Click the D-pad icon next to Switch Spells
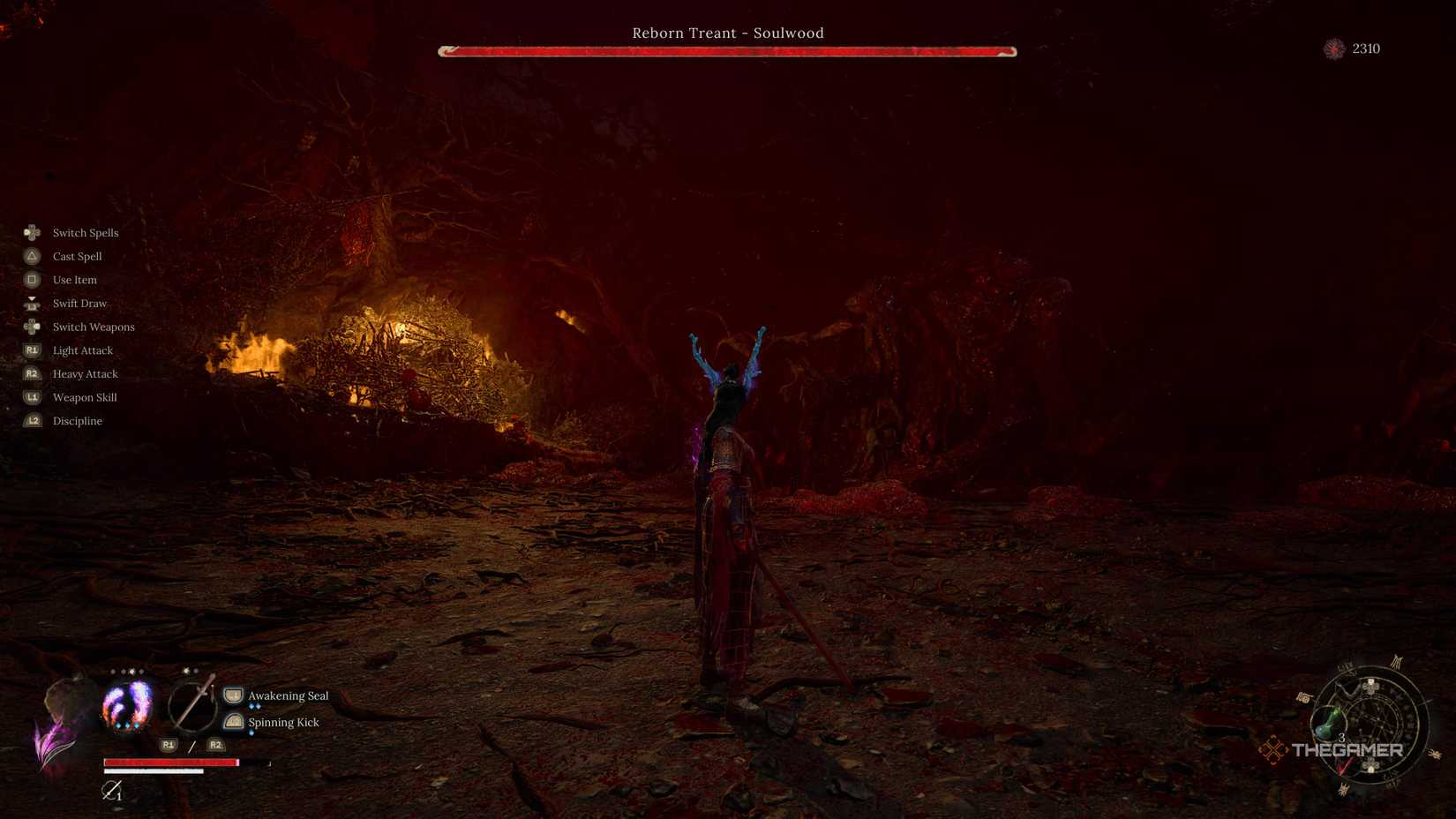The height and width of the screenshot is (819, 1456). 32,232
